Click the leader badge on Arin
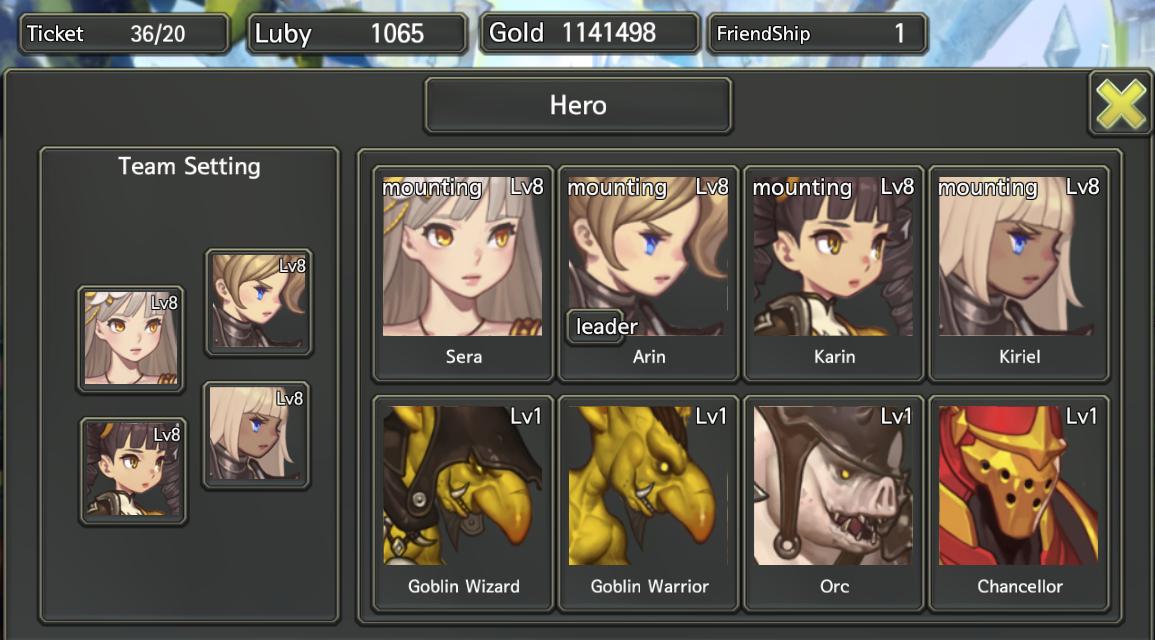Screen dimensions: 1155x640 tap(603, 327)
